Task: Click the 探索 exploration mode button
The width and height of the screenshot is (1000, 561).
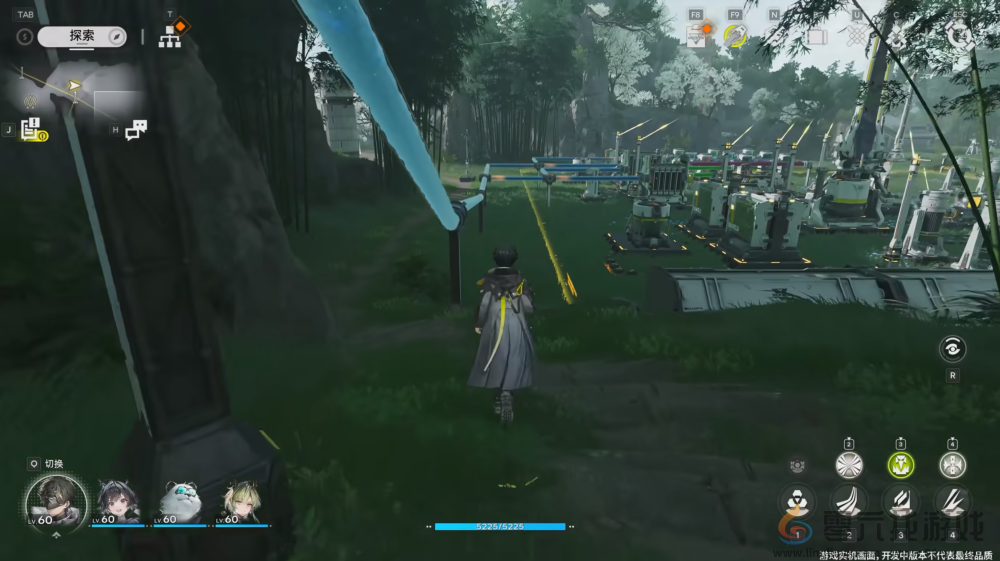Action: tap(82, 36)
